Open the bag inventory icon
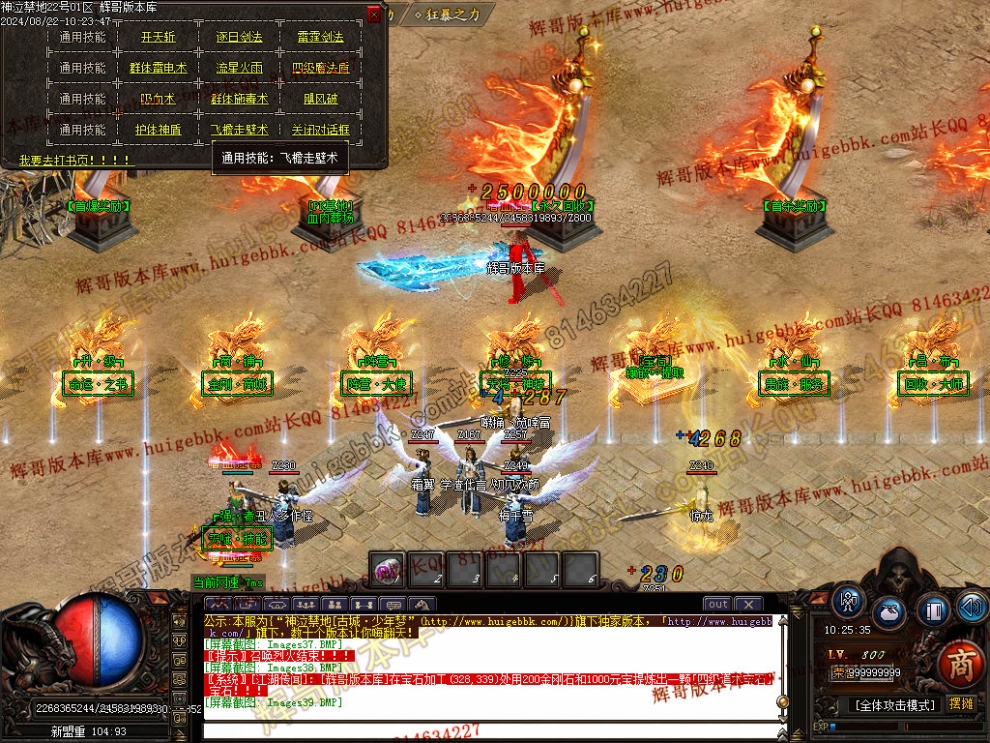This screenshot has height=743, width=990. pos(889,611)
